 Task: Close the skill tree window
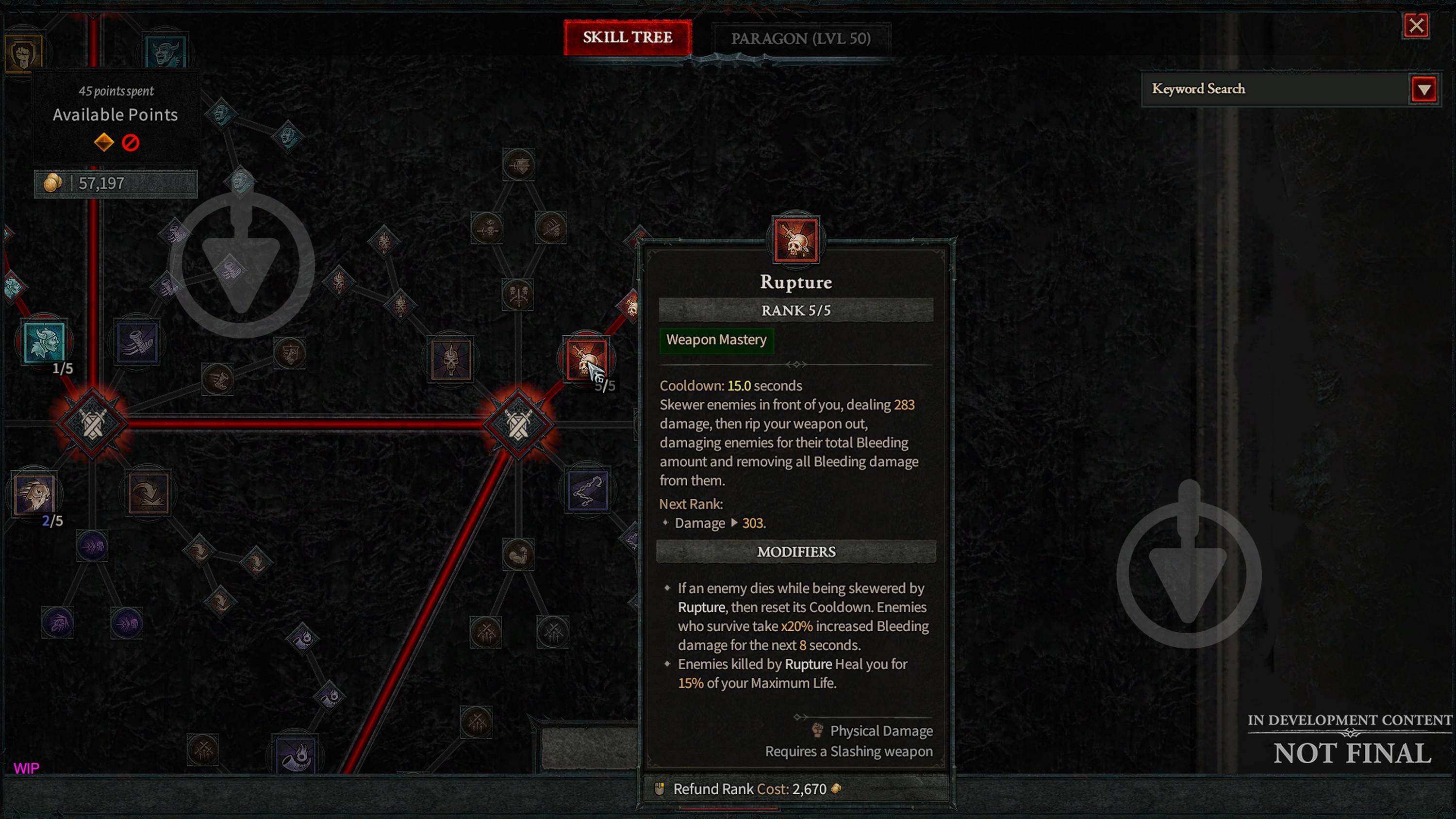tap(1416, 25)
